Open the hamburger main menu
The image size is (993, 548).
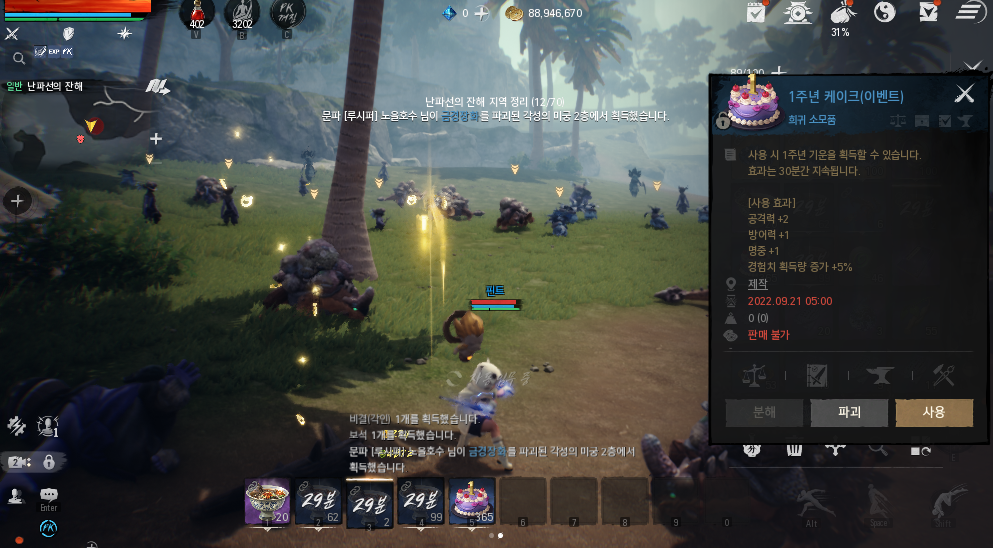point(967,12)
